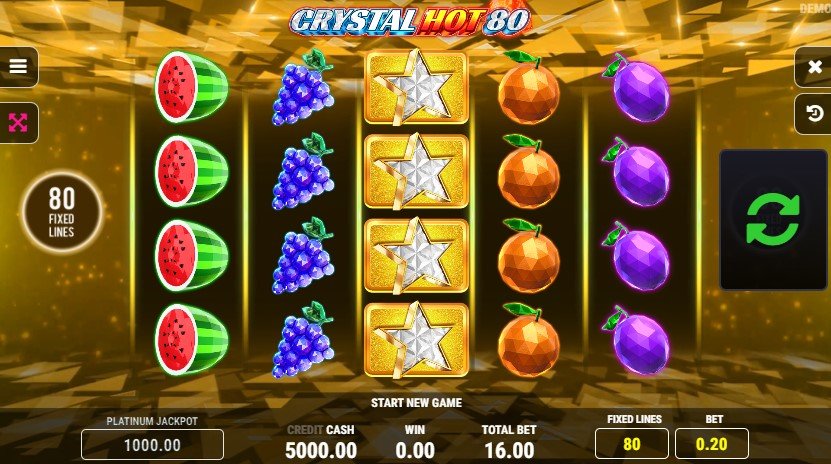Open the Platinum Jackpot 1000.00 display
Screen dimensions: 831x464
point(152,444)
